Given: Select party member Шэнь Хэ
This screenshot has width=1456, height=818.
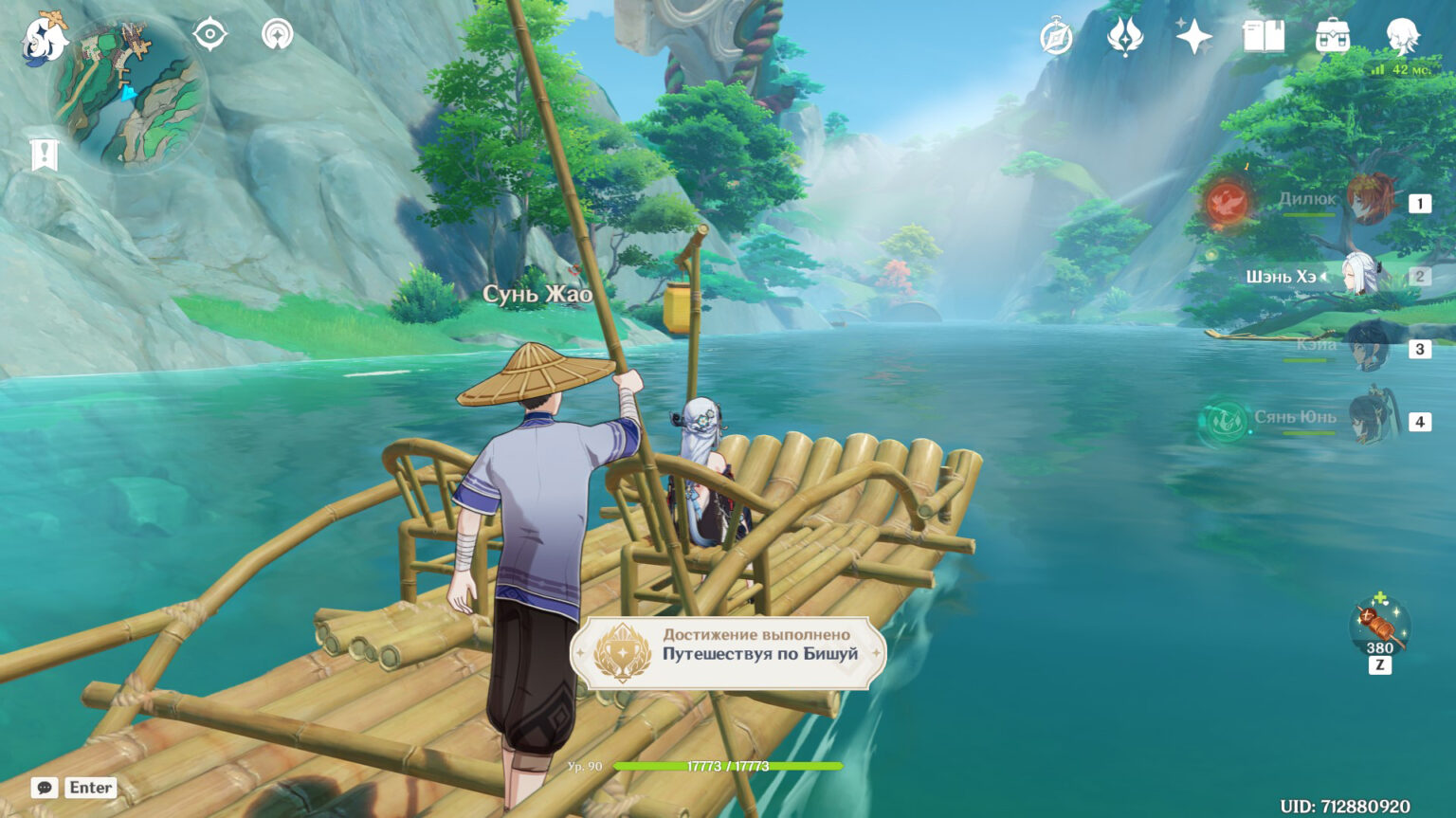Looking at the screenshot, I should (x=1362, y=276).
